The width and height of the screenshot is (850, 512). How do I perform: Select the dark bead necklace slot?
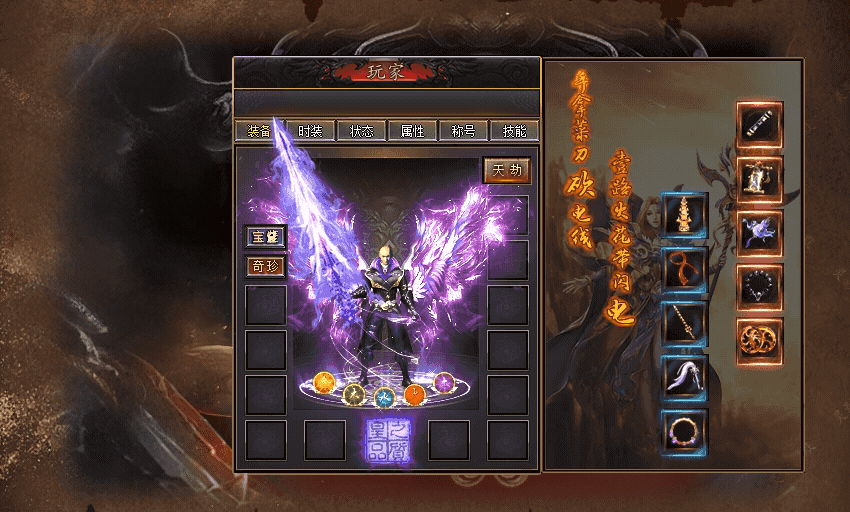click(x=760, y=287)
